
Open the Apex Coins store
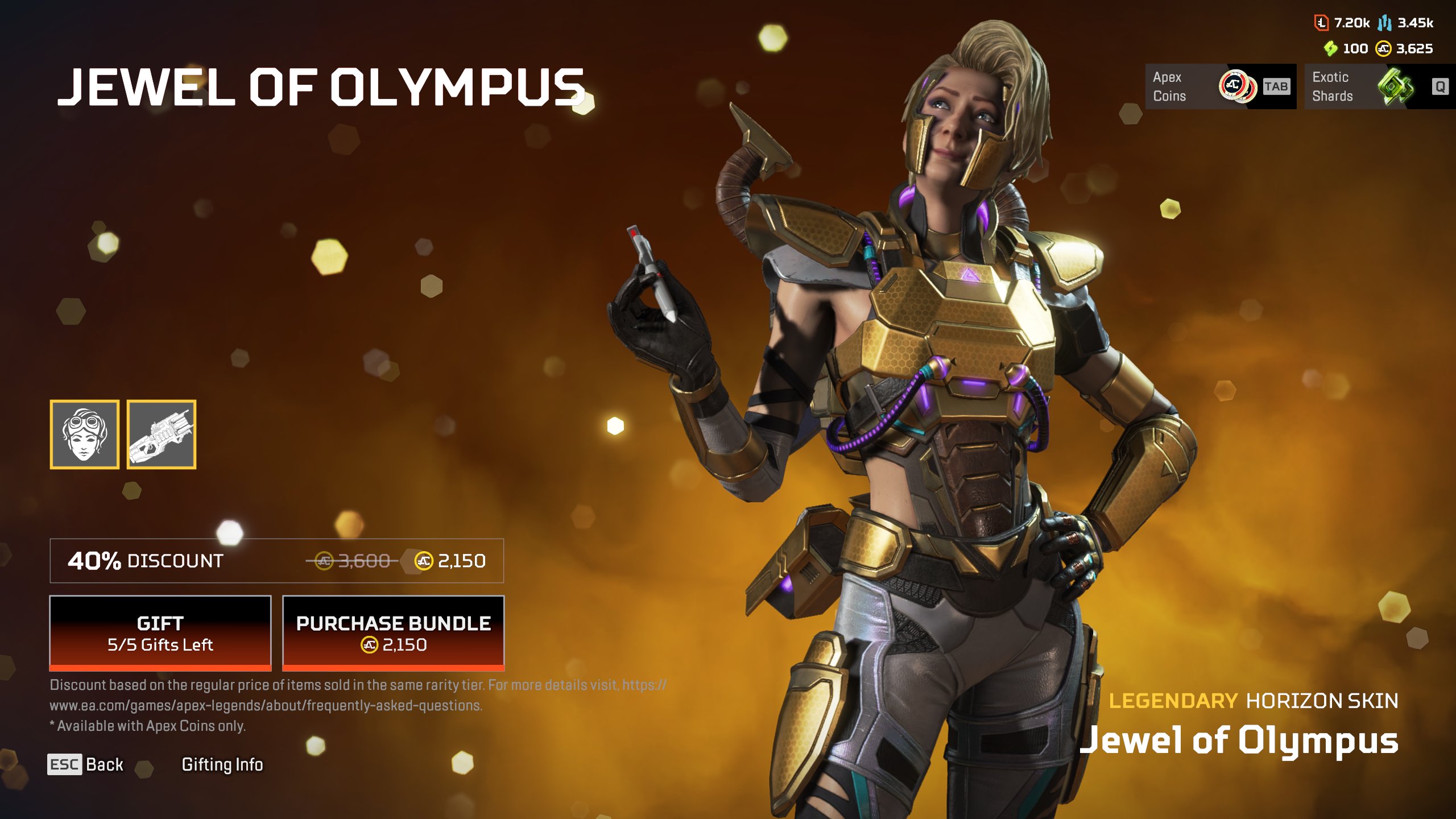coord(1220,86)
